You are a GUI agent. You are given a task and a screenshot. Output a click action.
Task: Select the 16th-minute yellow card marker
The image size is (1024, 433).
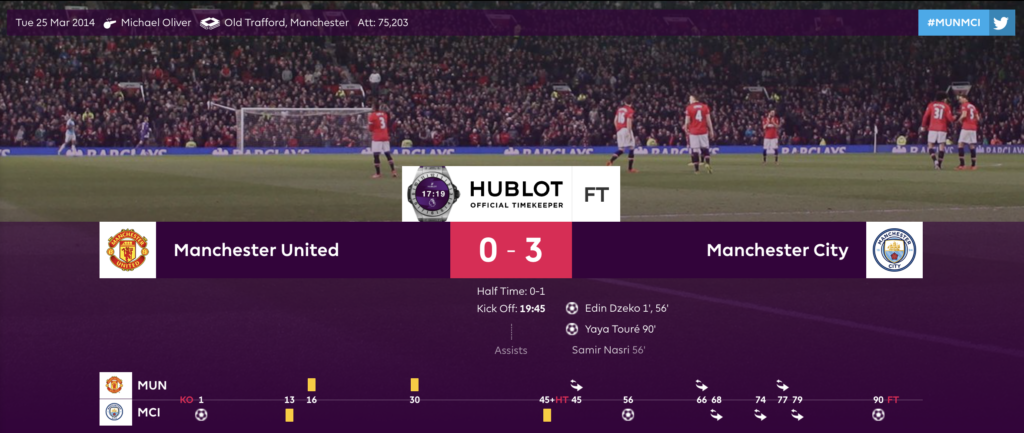[x=312, y=385]
